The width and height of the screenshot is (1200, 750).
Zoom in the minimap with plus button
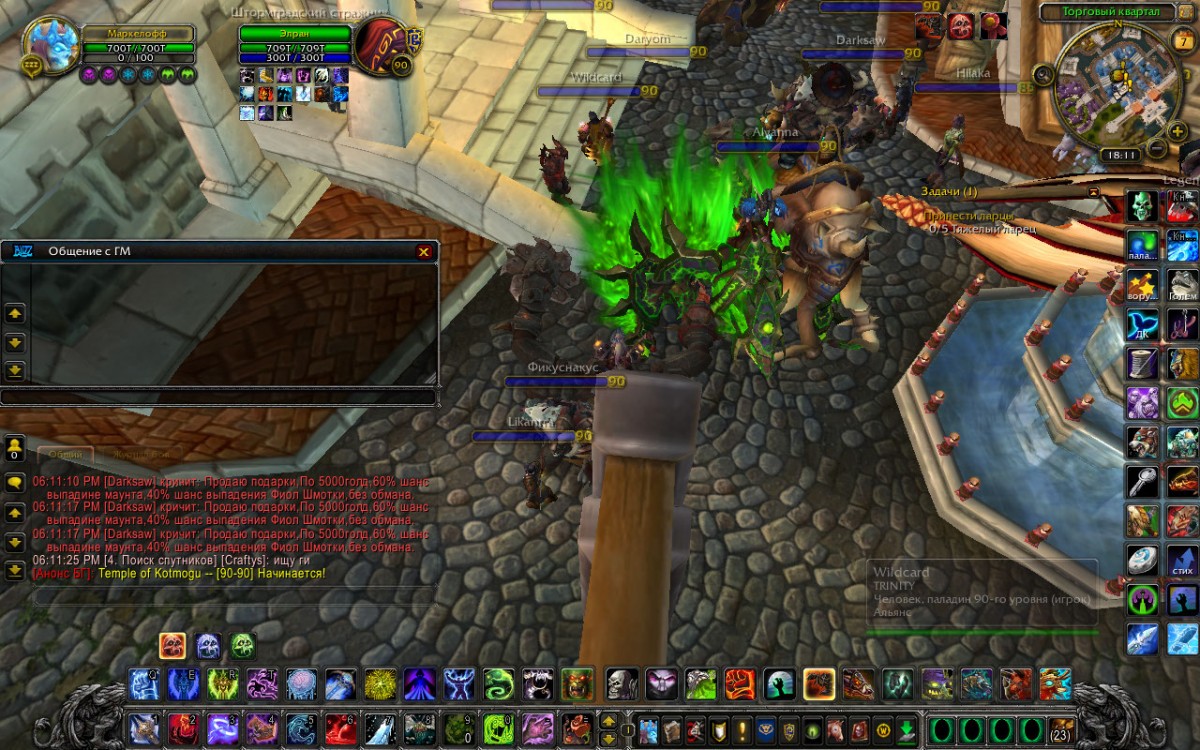[x=1176, y=132]
